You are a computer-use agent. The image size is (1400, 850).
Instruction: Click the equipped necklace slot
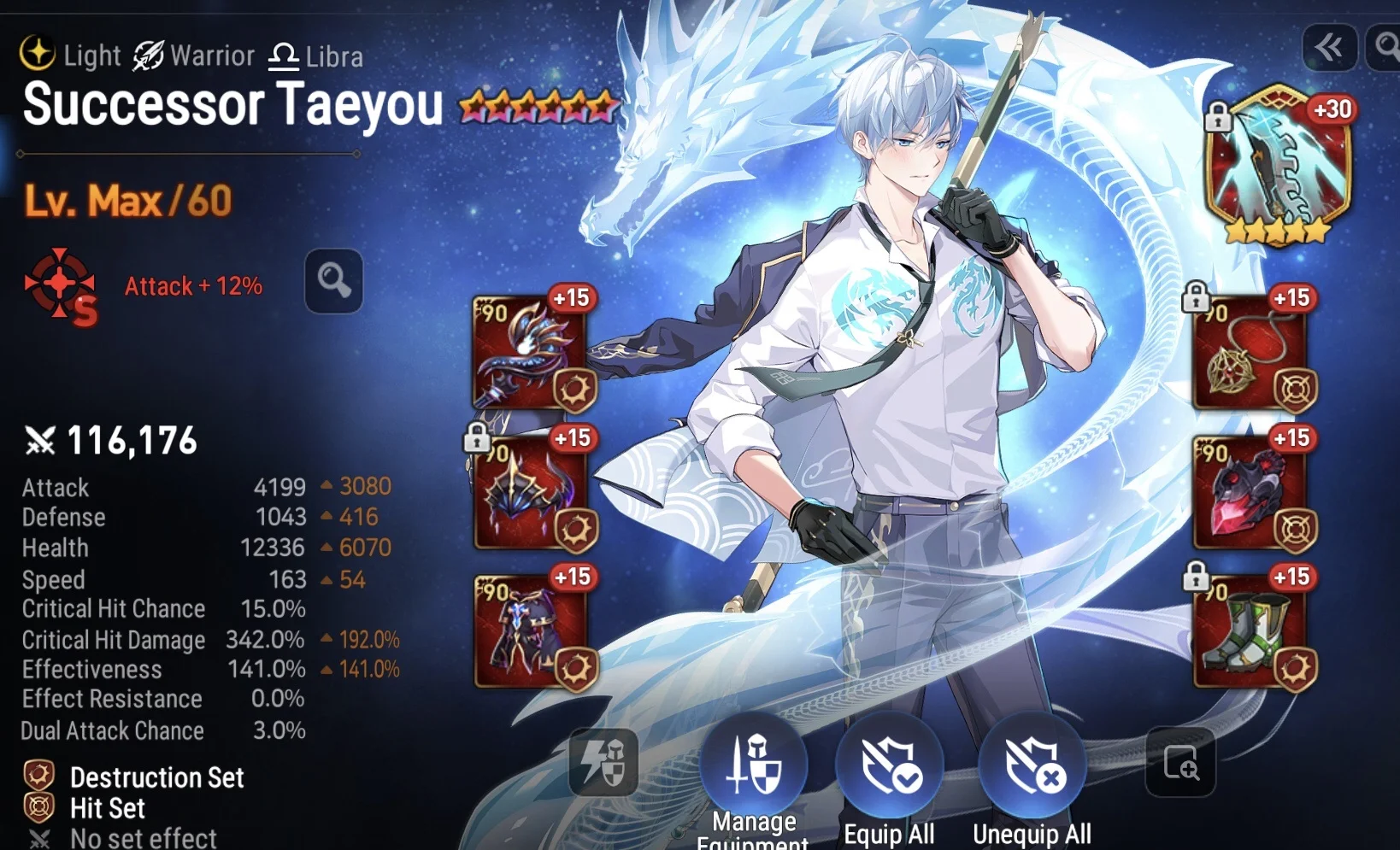(1250, 350)
